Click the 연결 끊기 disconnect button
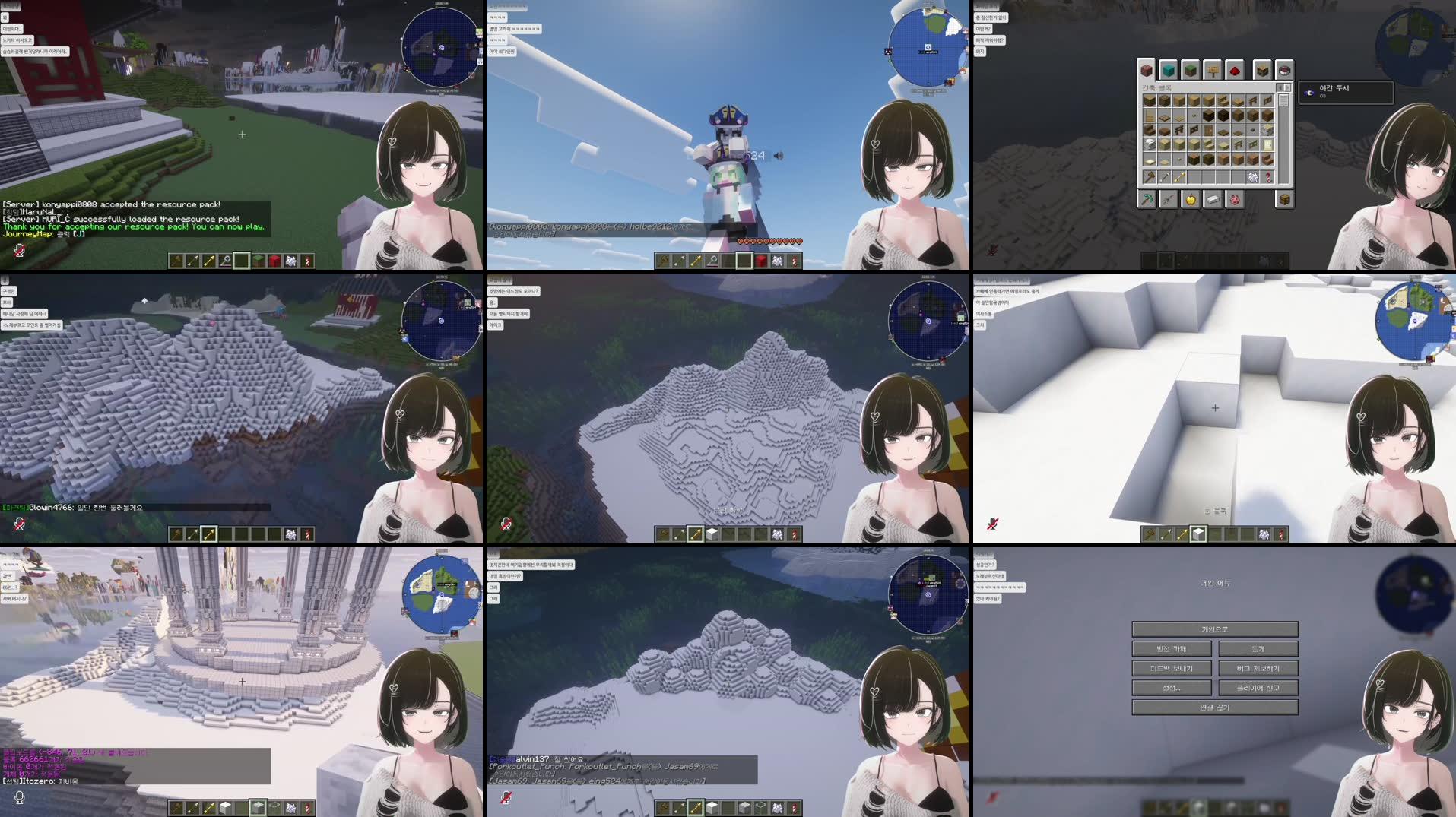 [x=1215, y=708]
